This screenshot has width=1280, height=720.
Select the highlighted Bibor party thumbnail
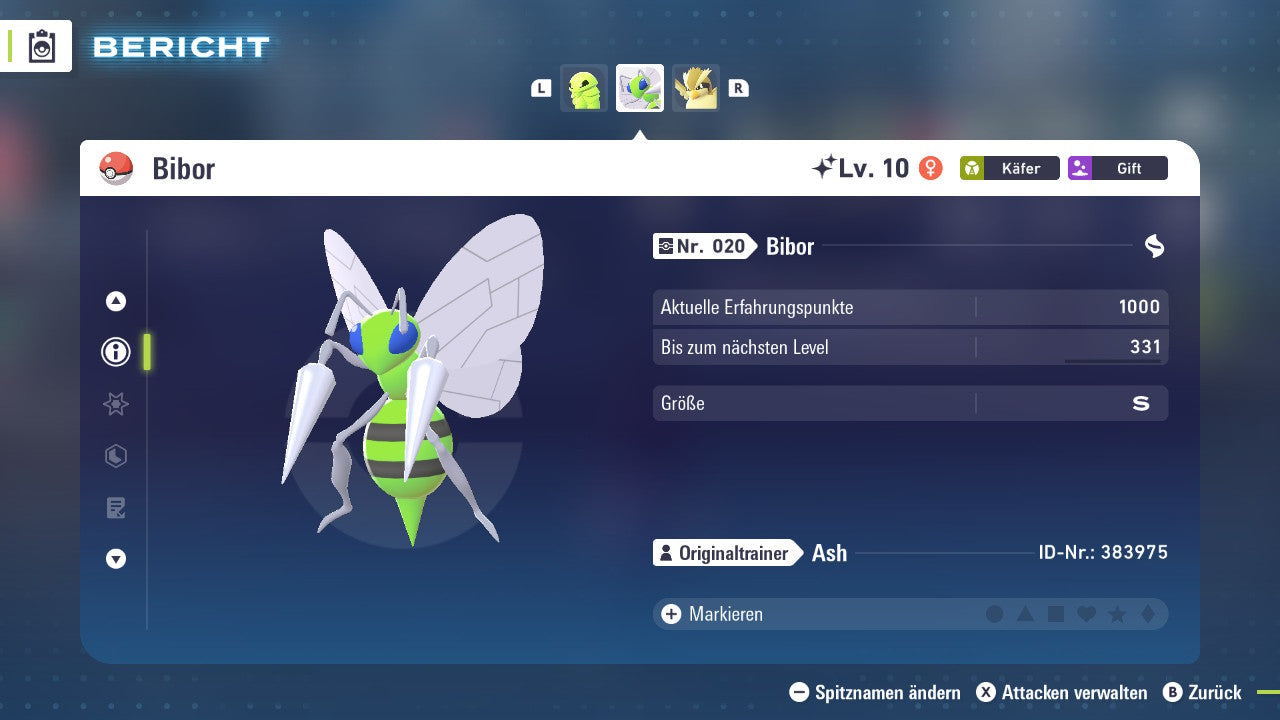pos(640,88)
